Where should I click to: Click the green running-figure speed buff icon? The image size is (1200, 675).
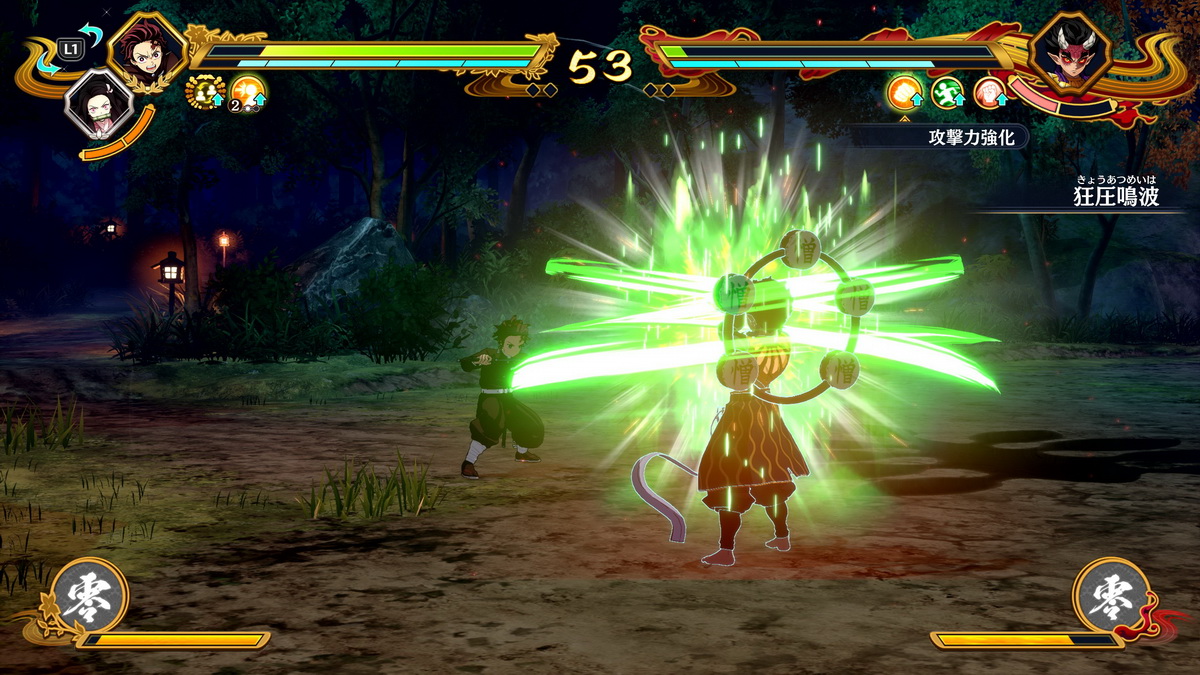pos(947,93)
